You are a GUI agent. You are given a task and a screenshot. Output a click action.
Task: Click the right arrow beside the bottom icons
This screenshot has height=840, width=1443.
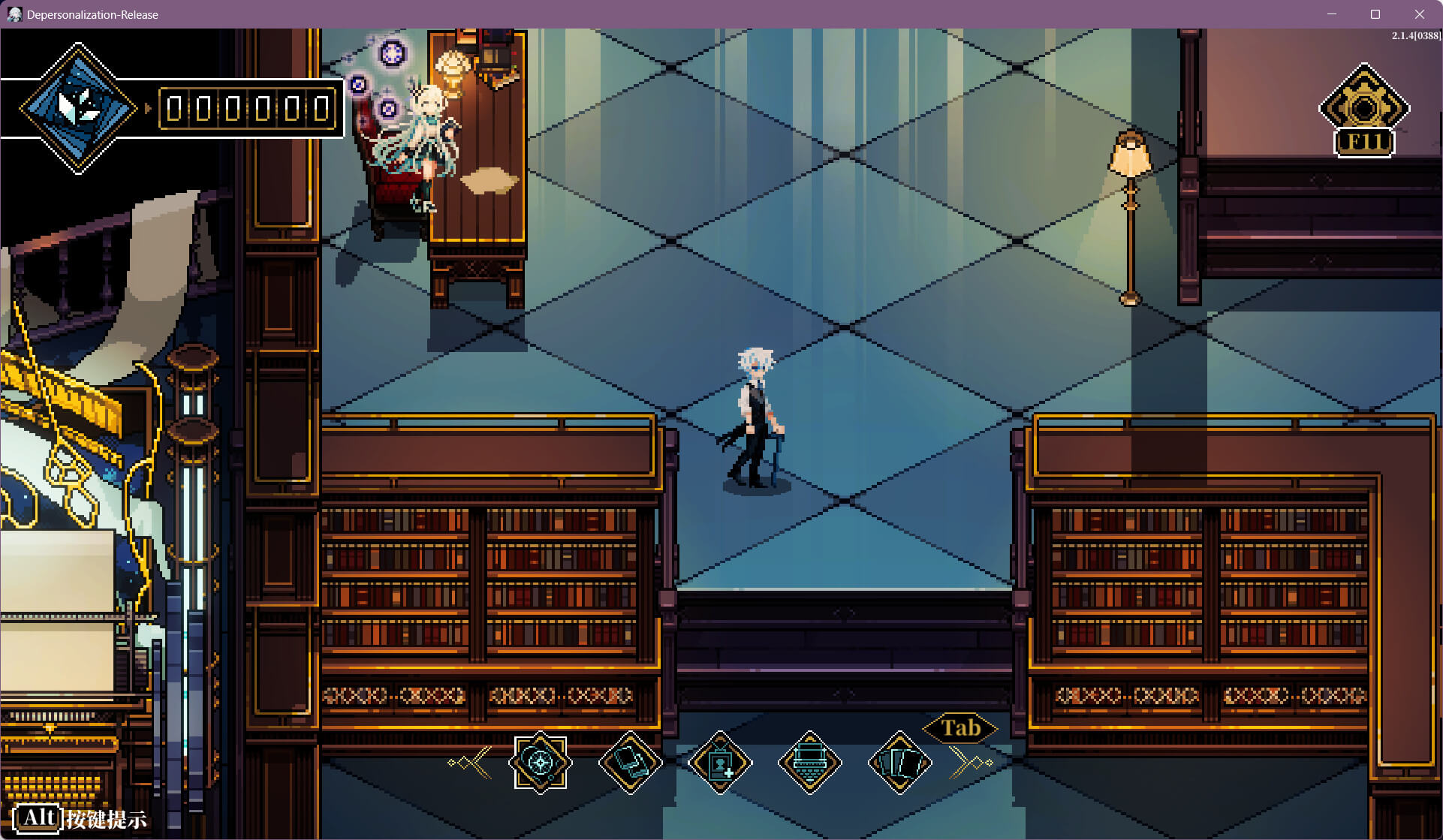(x=971, y=763)
